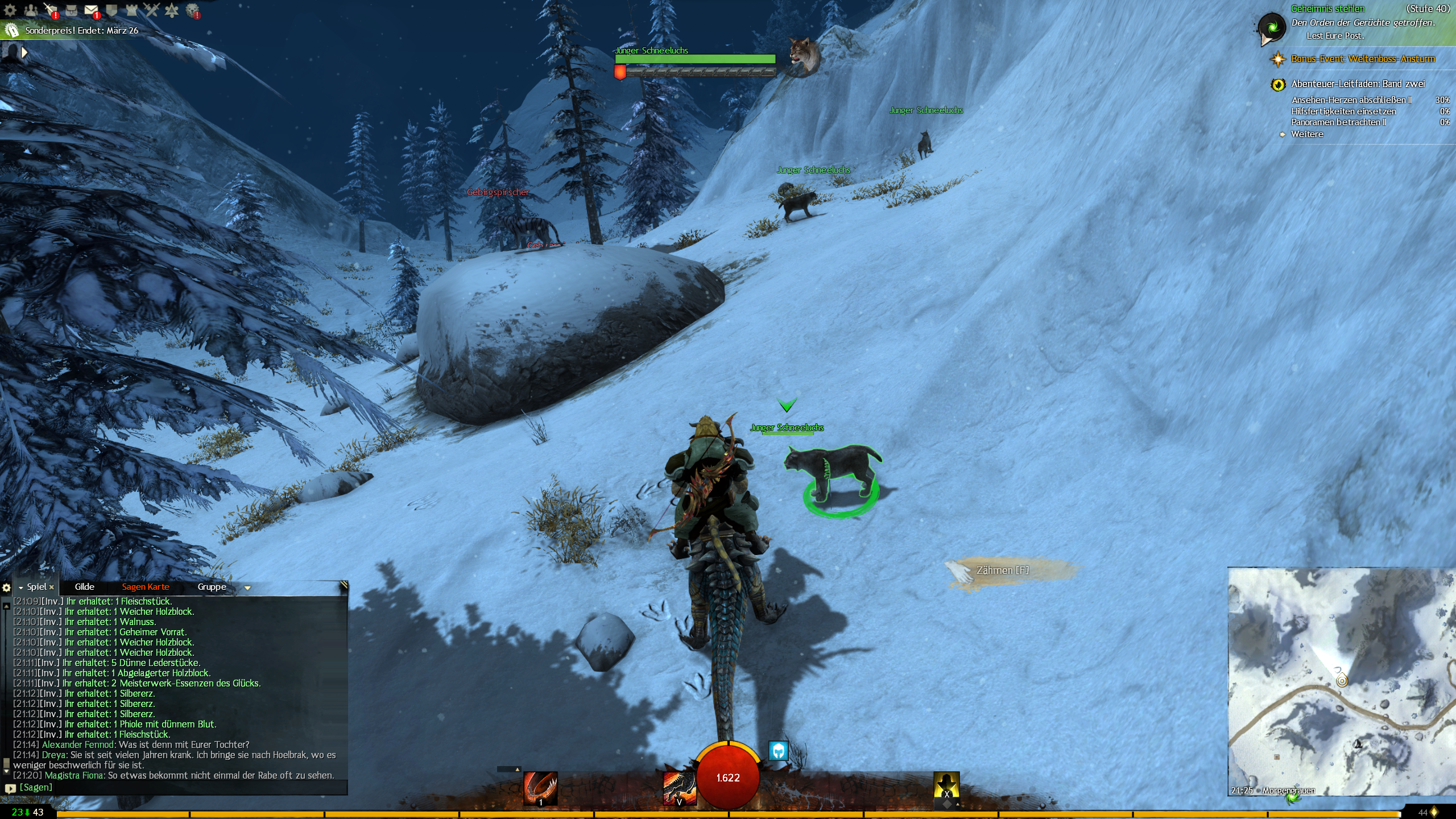Open the mail envelope icon
Screen dimensions: 1456x819
point(91,10)
